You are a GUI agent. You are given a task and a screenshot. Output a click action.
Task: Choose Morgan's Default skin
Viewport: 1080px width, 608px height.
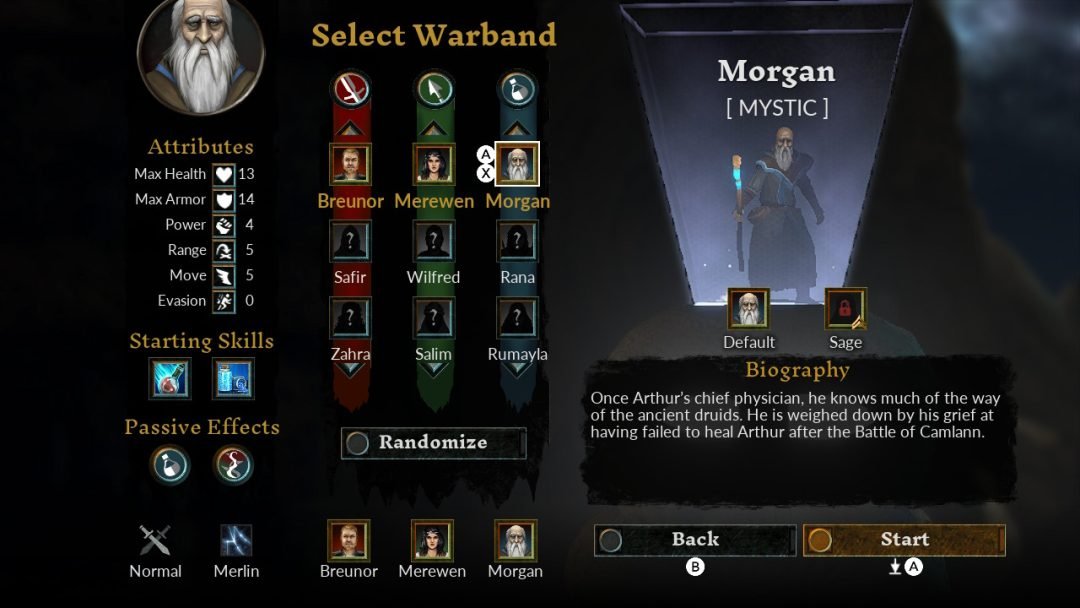coord(749,309)
